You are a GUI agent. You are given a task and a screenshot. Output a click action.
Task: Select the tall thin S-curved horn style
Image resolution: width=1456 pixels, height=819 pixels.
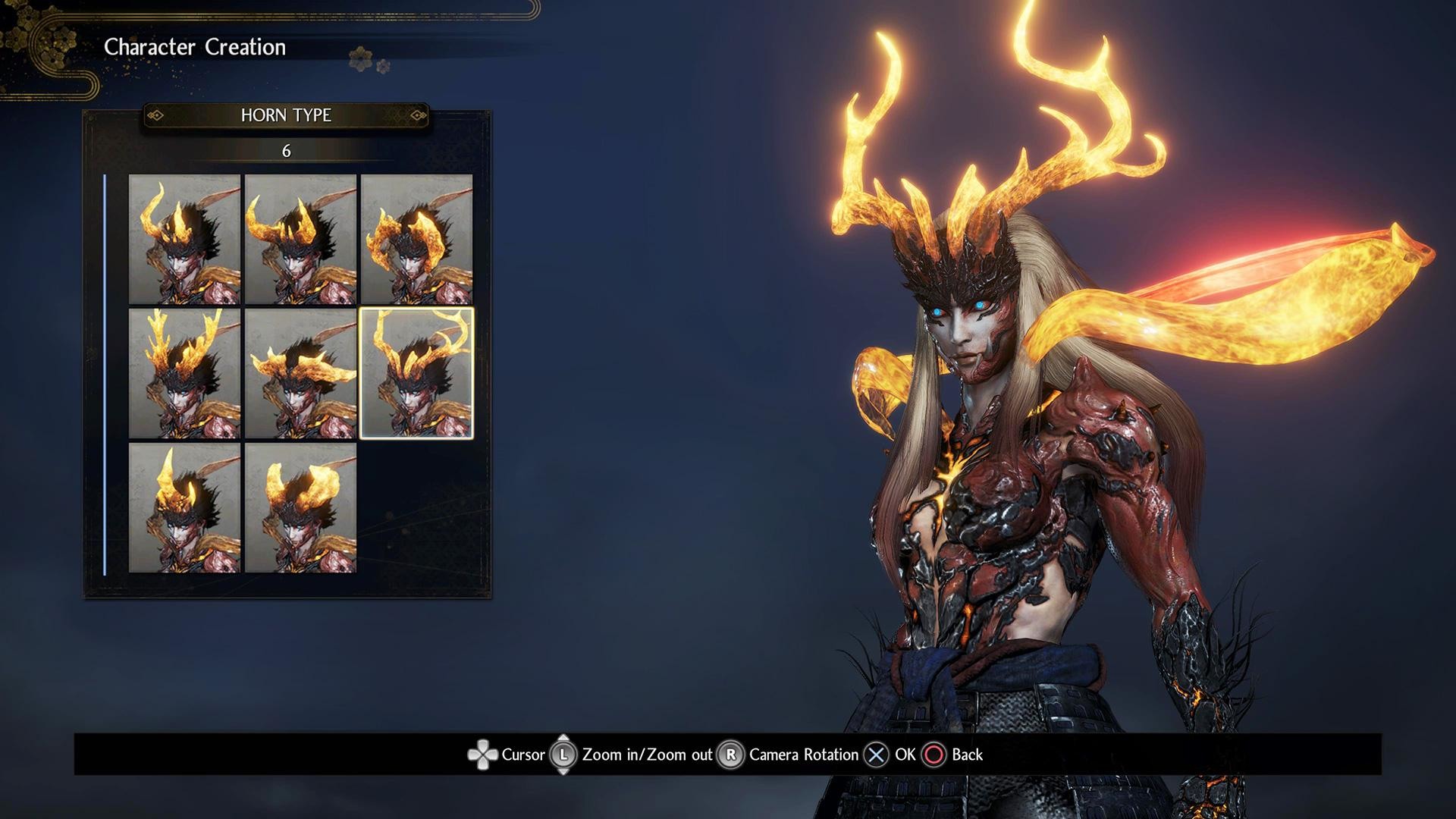[184, 239]
